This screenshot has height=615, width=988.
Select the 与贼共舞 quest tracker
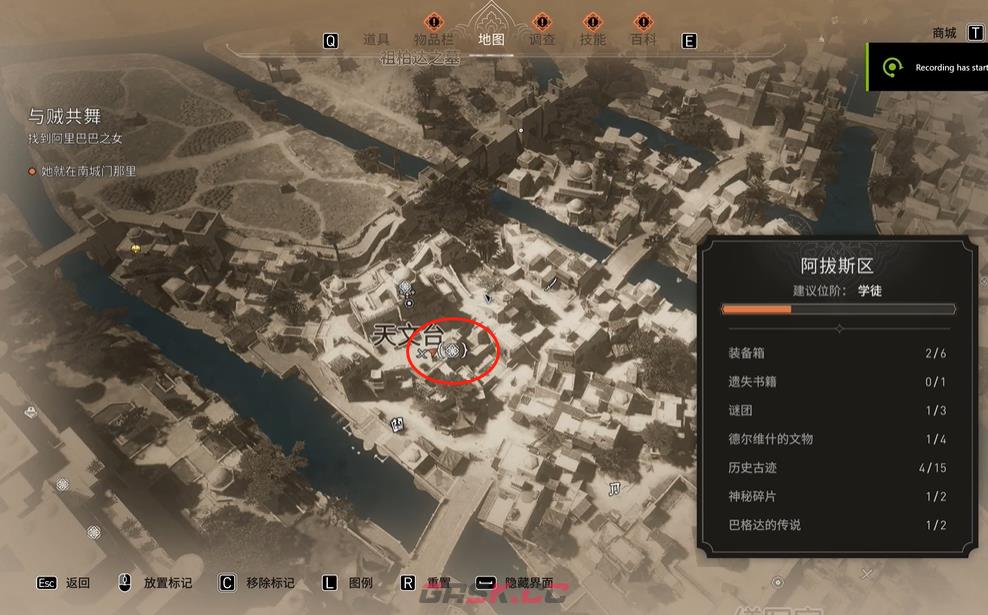coord(64,117)
